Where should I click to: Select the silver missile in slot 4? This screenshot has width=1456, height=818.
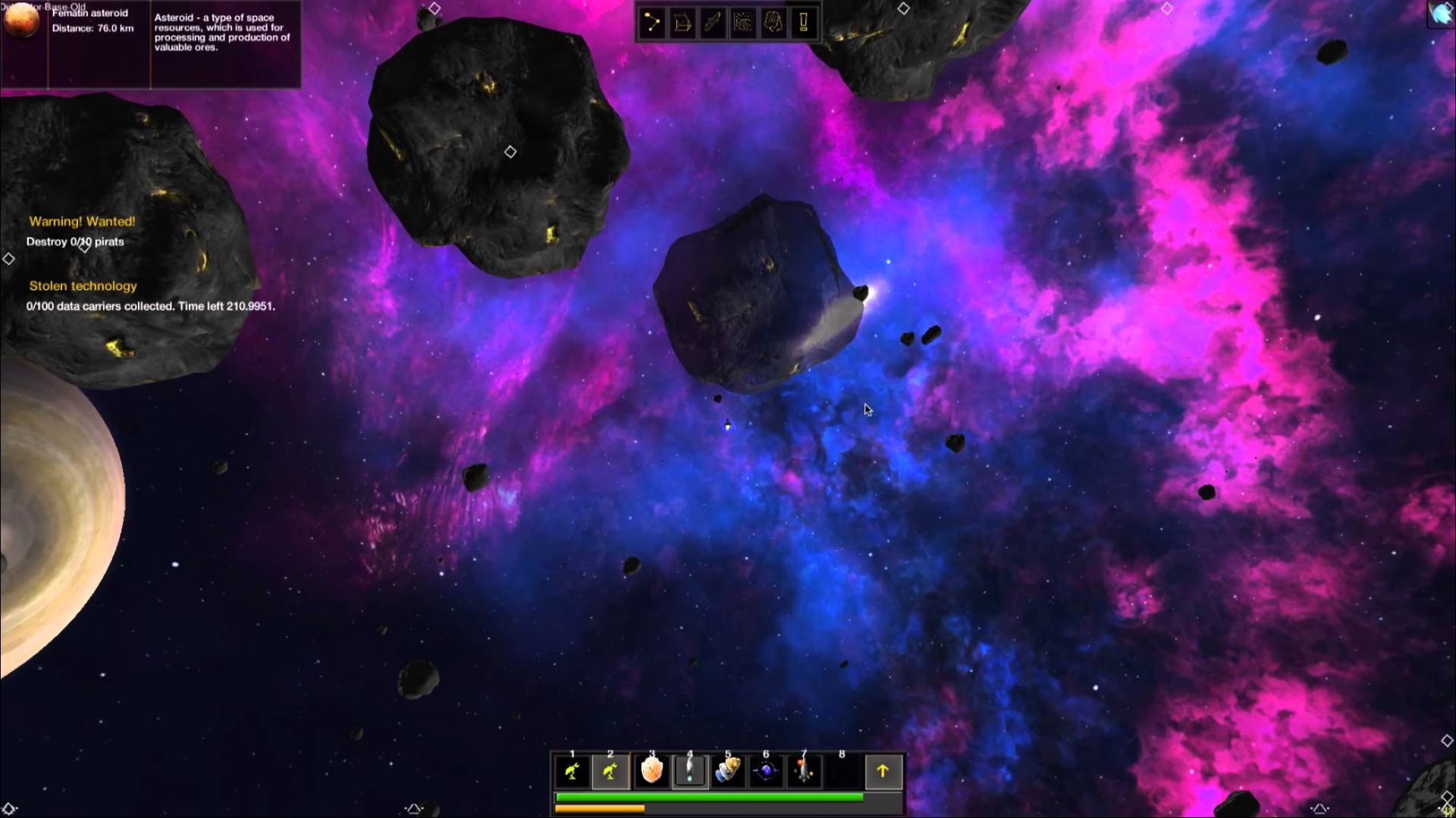pos(689,772)
